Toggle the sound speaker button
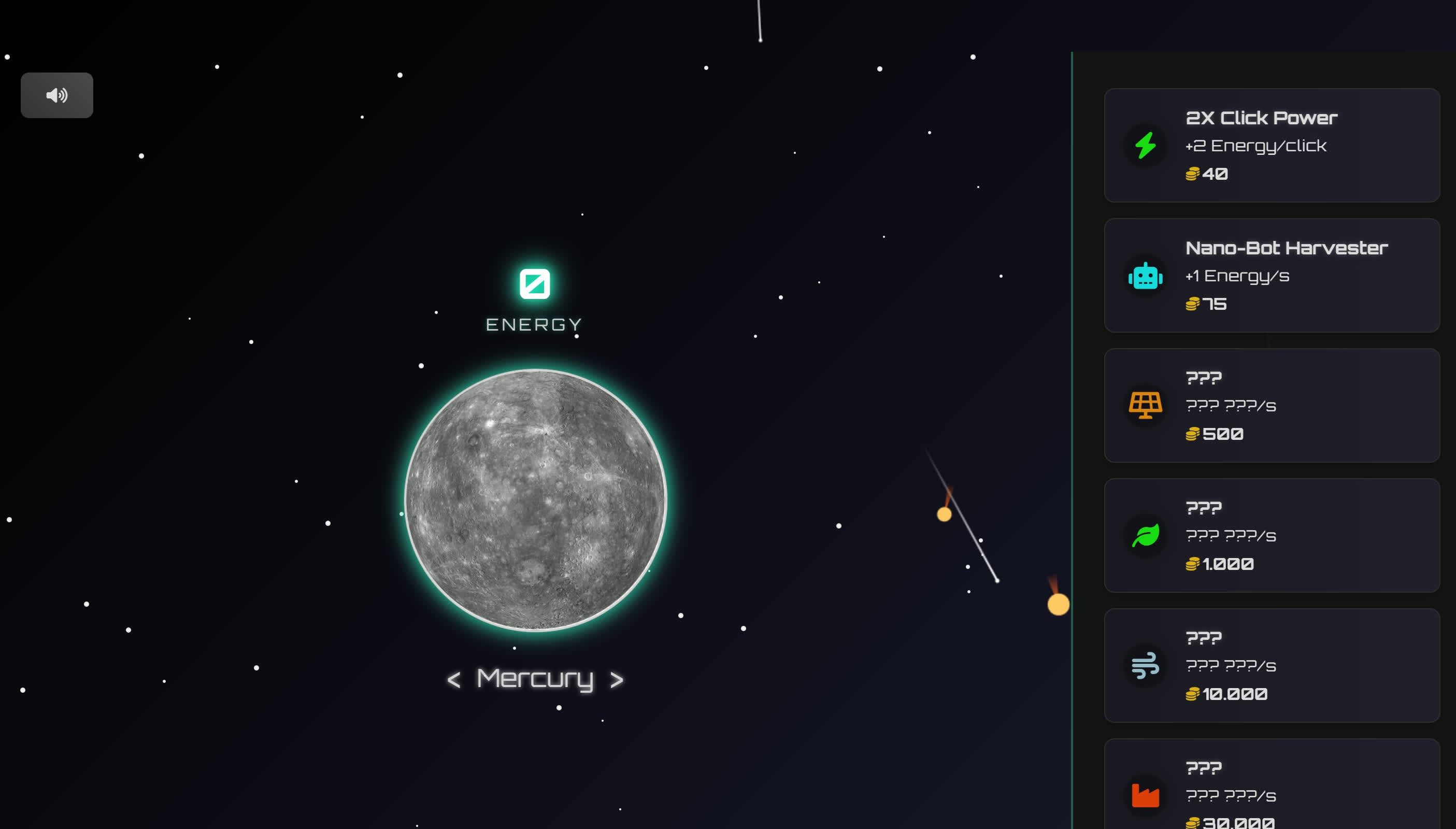Screen dimensions: 1456x829 (57, 95)
